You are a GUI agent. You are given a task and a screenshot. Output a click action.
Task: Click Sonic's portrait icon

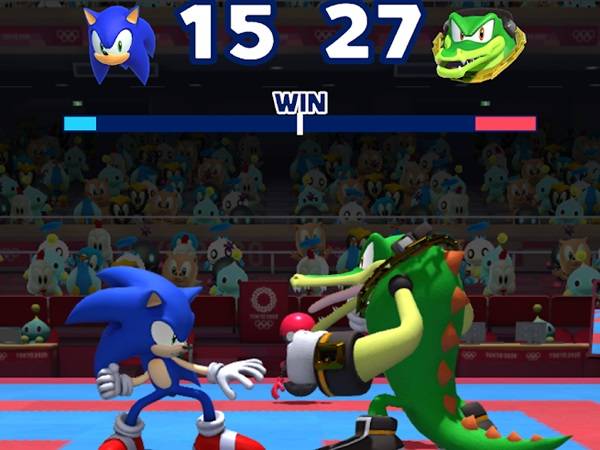[x=120, y=44]
